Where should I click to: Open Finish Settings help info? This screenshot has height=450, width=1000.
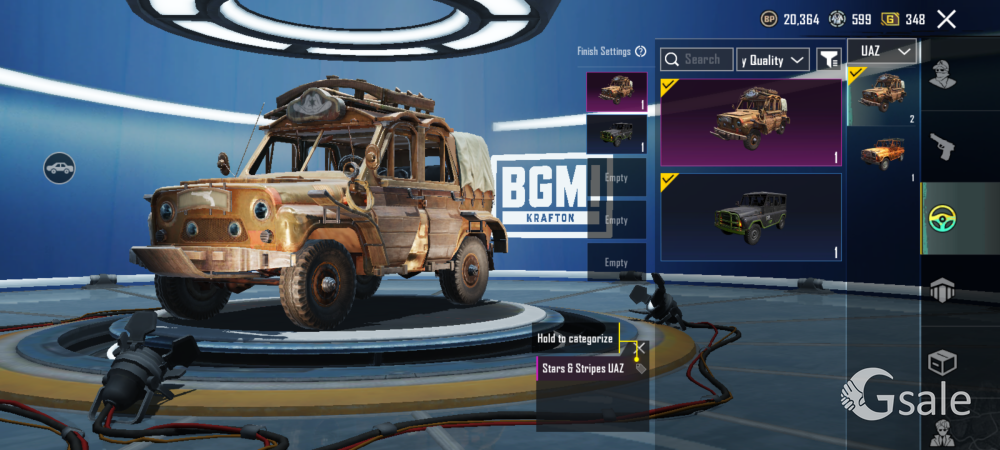tap(640, 51)
